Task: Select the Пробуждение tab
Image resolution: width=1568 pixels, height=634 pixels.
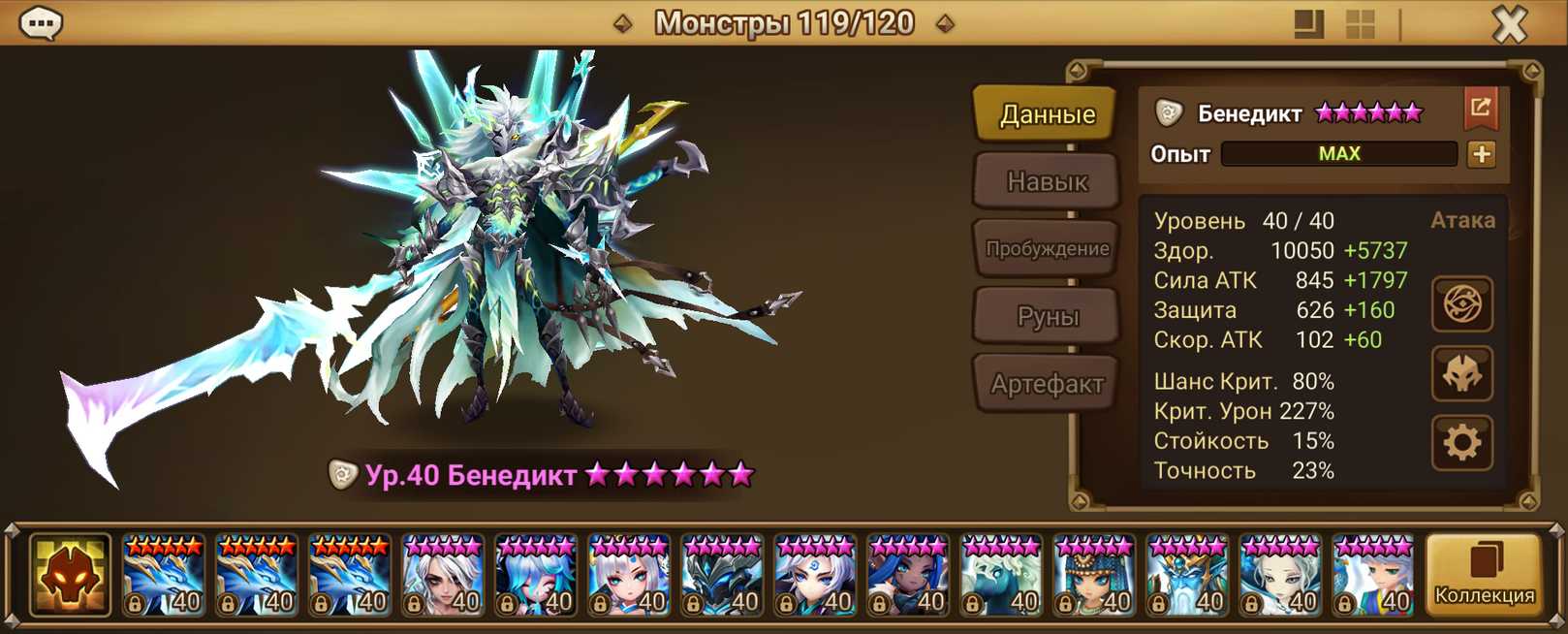Action: point(1047,248)
